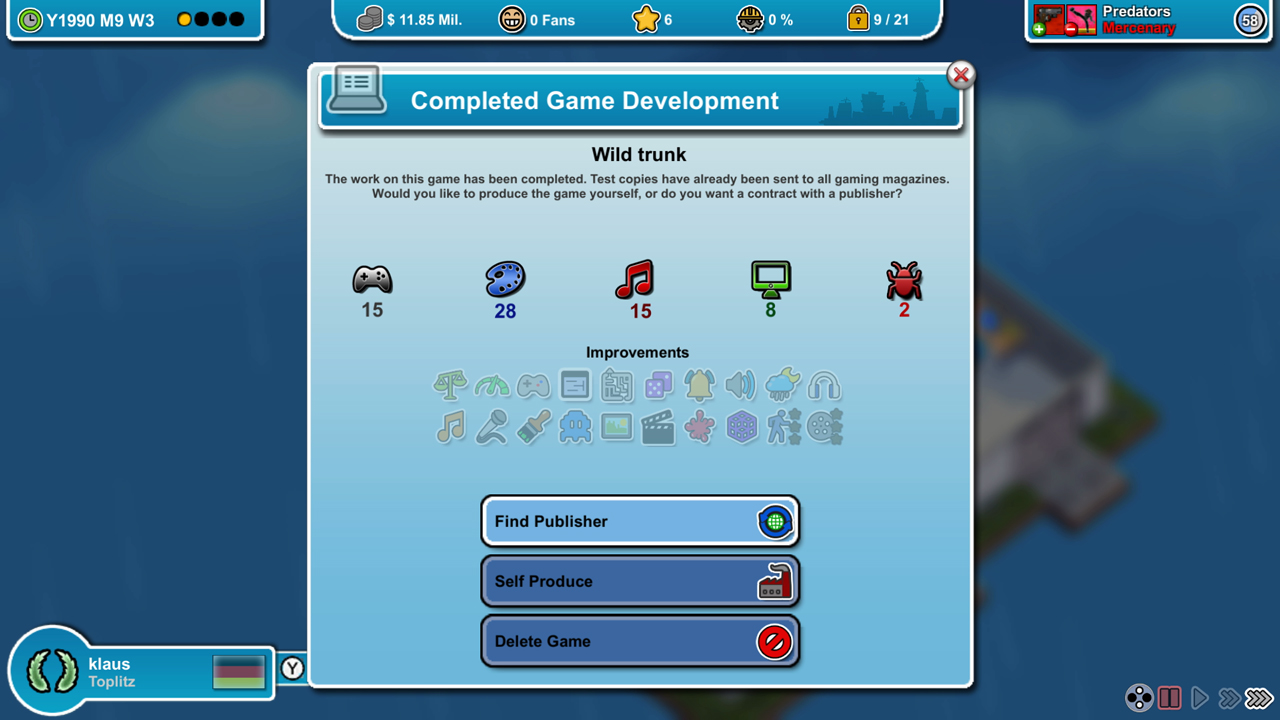Resume play with the play arrow
Viewport: 1280px width, 720px height.
pyautogui.click(x=1201, y=698)
